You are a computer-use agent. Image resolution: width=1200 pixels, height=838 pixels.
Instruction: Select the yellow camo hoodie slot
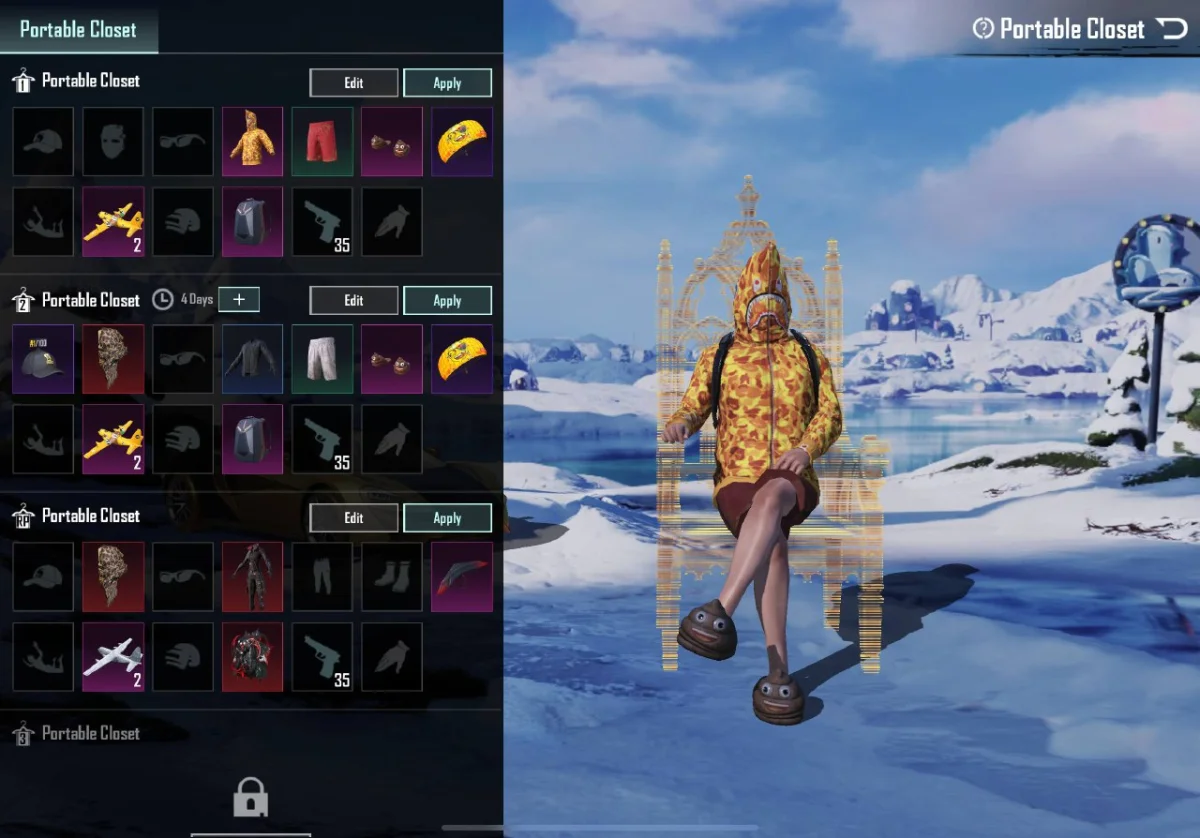pyautogui.click(x=252, y=141)
